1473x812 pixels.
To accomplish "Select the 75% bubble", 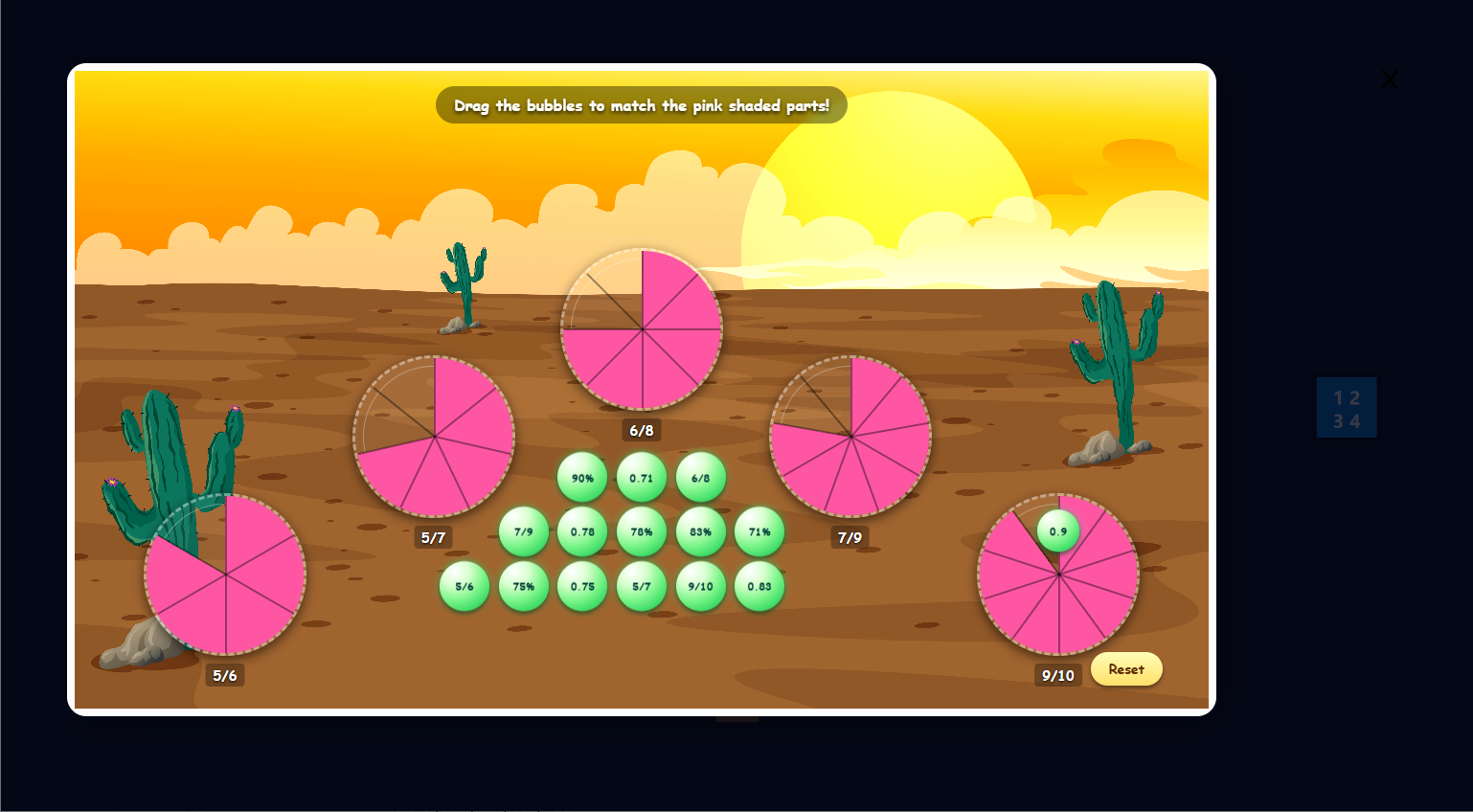I will click(x=524, y=586).
